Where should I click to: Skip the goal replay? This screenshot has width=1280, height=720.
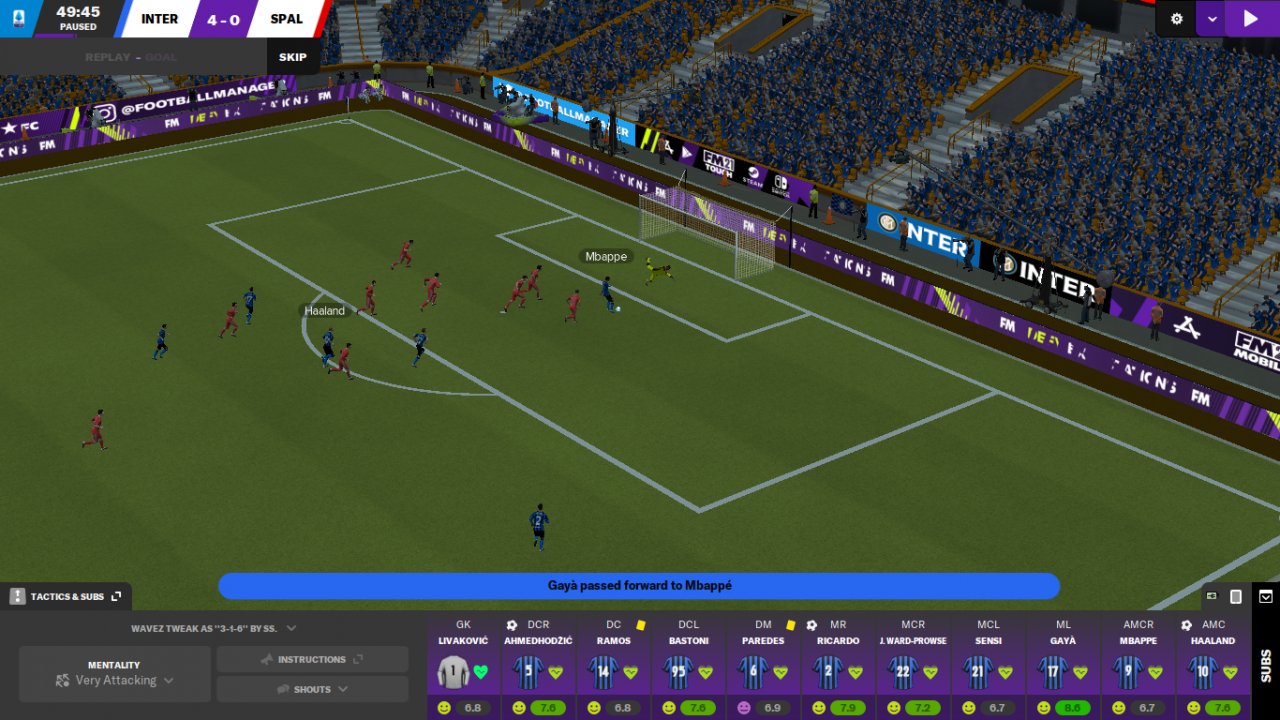pyautogui.click(x=293, y=57)
